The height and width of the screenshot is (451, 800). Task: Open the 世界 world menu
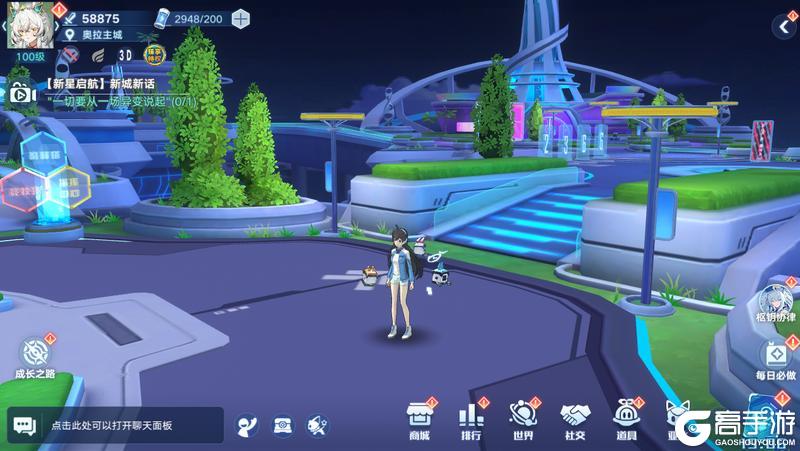(522, 419)
